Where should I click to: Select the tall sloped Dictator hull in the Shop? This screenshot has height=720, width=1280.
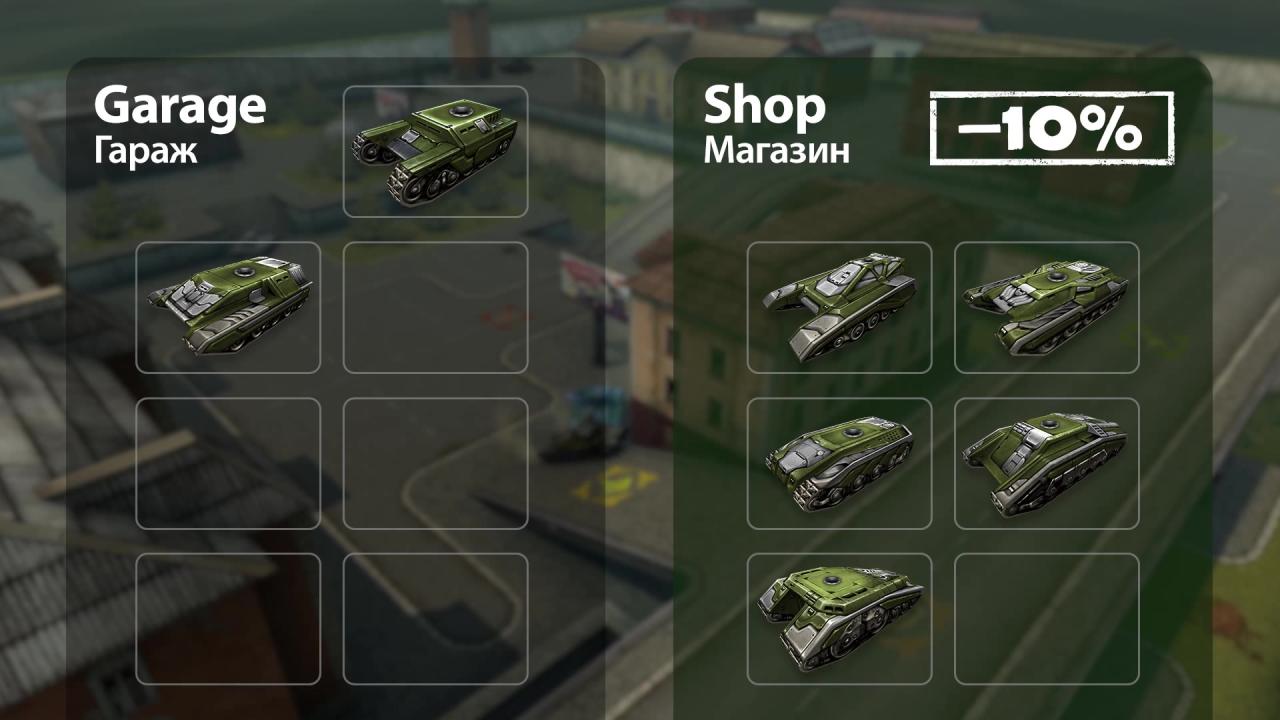click(1046, 463)
